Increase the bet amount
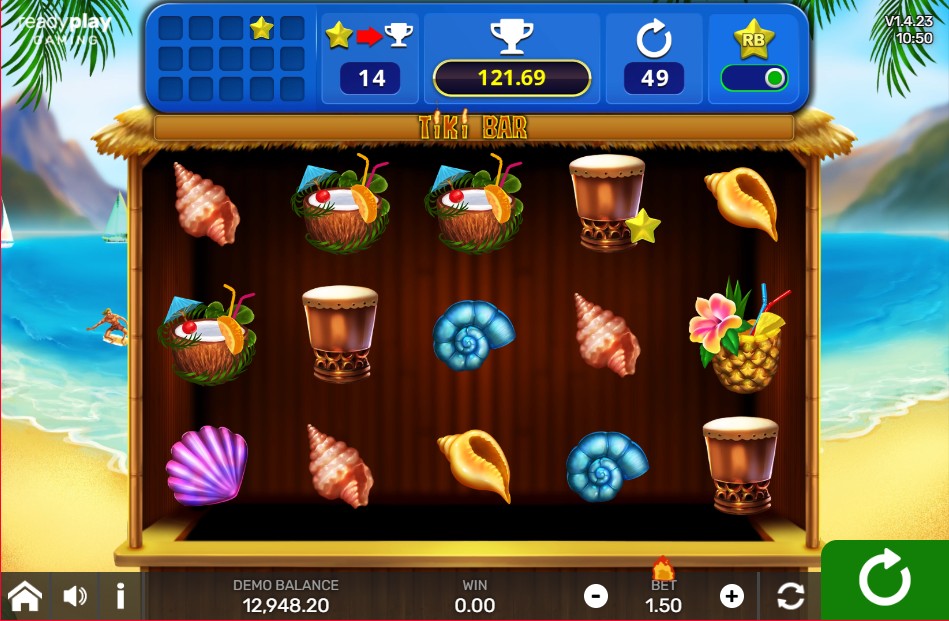949x621 pixels. [x=732, y=597]
